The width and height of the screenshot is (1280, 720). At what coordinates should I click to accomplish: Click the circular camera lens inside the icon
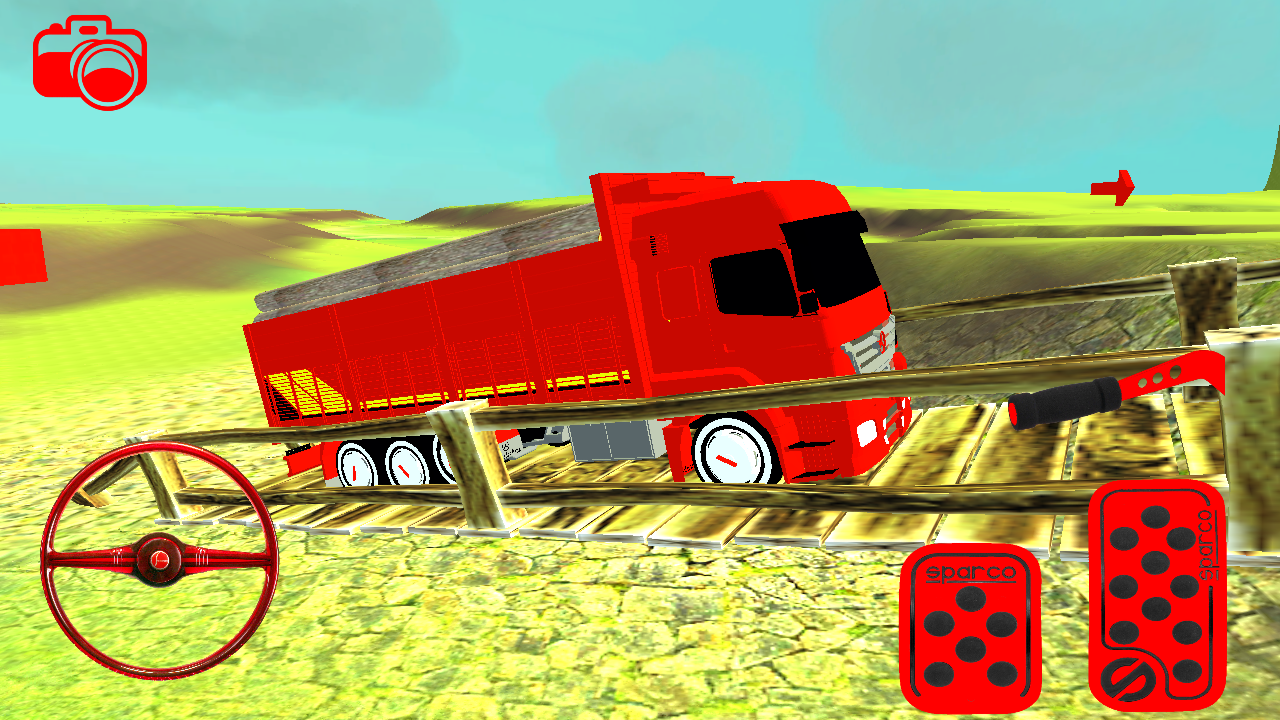click(104, 72)
